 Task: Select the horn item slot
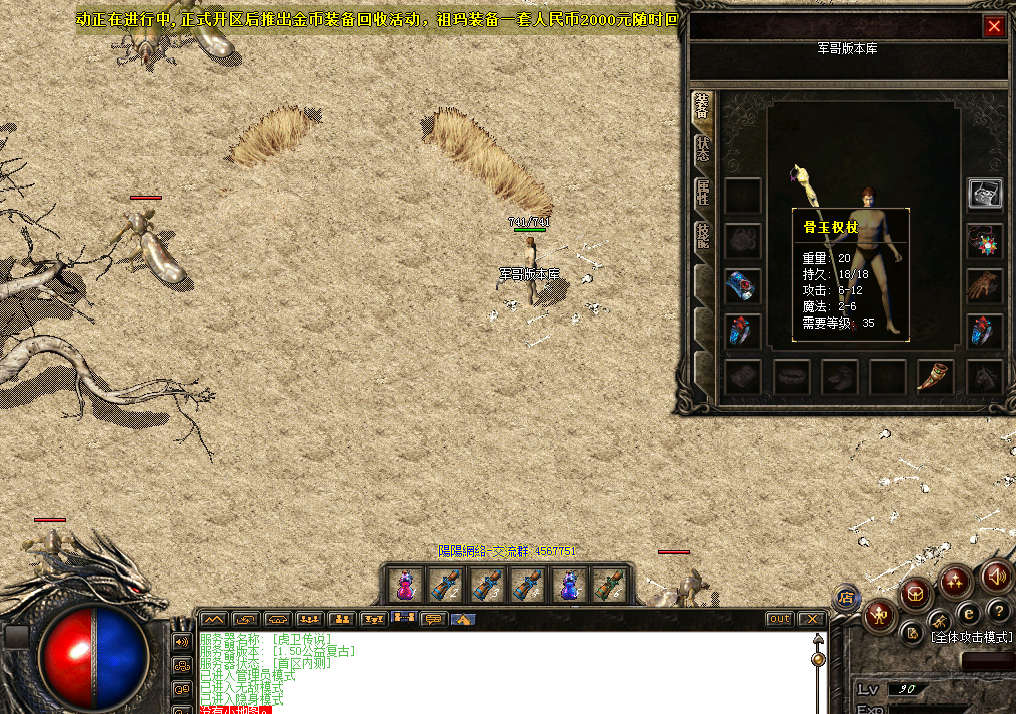click(x=935, y=377)
